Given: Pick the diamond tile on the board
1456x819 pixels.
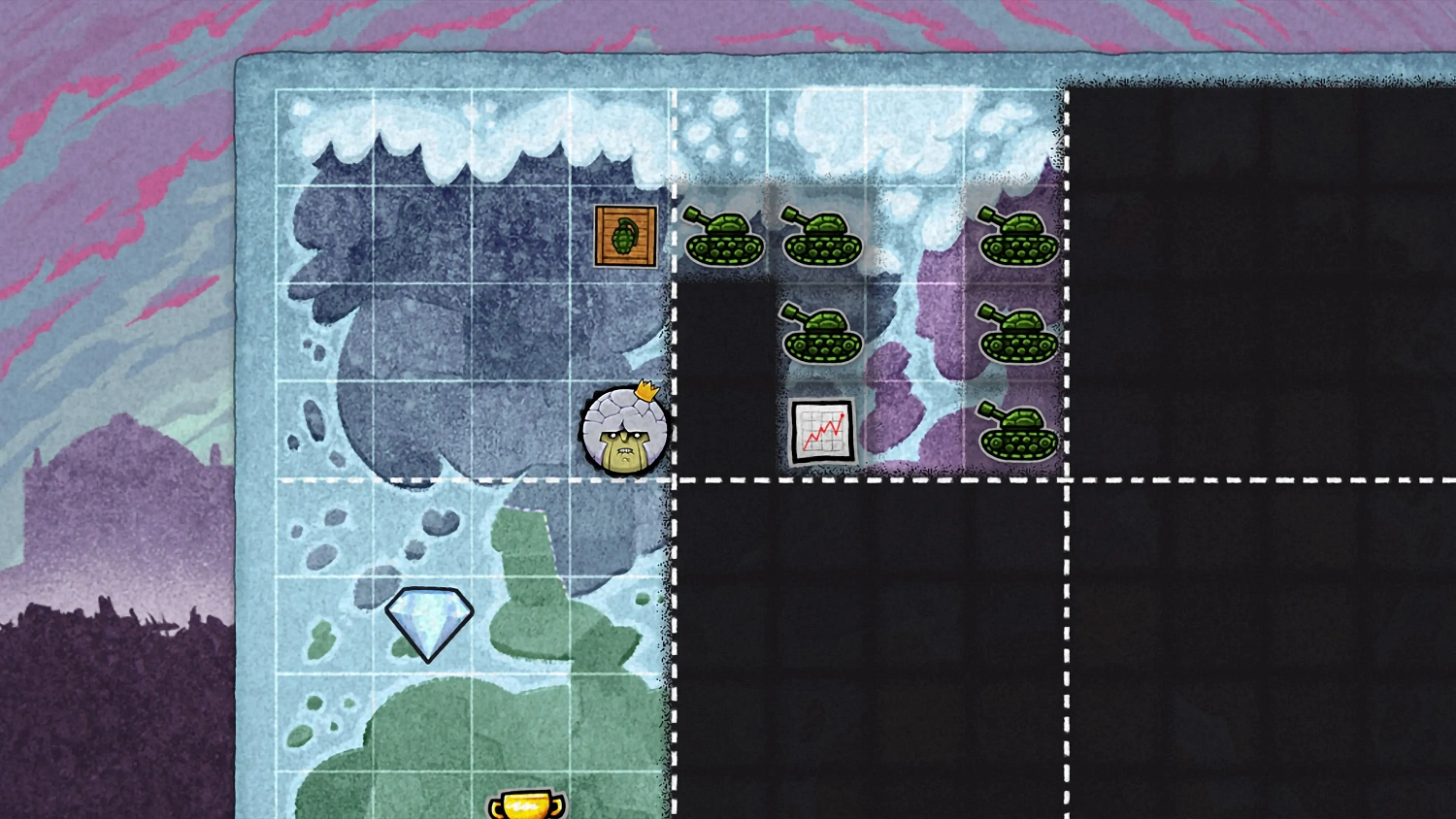Looking at the screenshot, I should [x=429, y=622].
